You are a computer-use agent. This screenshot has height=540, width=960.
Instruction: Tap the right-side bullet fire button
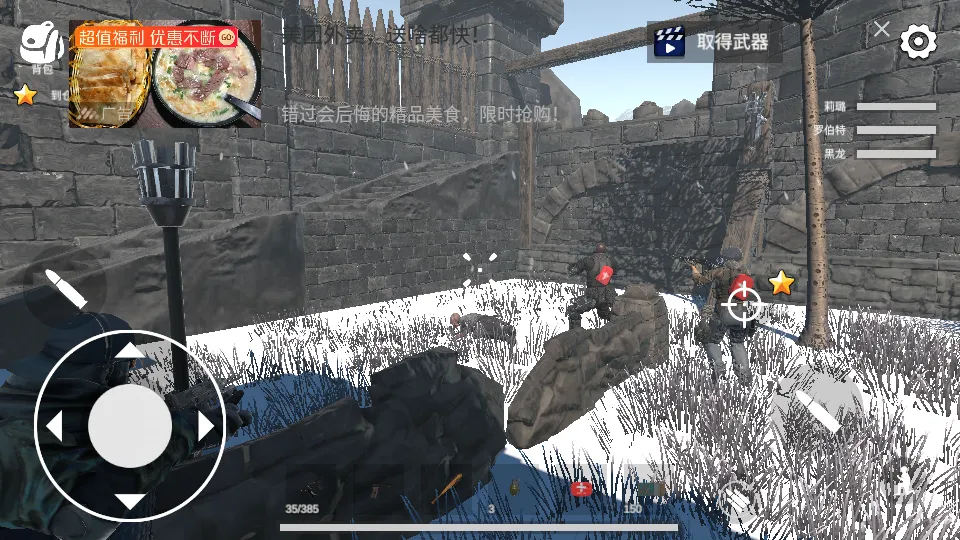click(x=819, y=410)
